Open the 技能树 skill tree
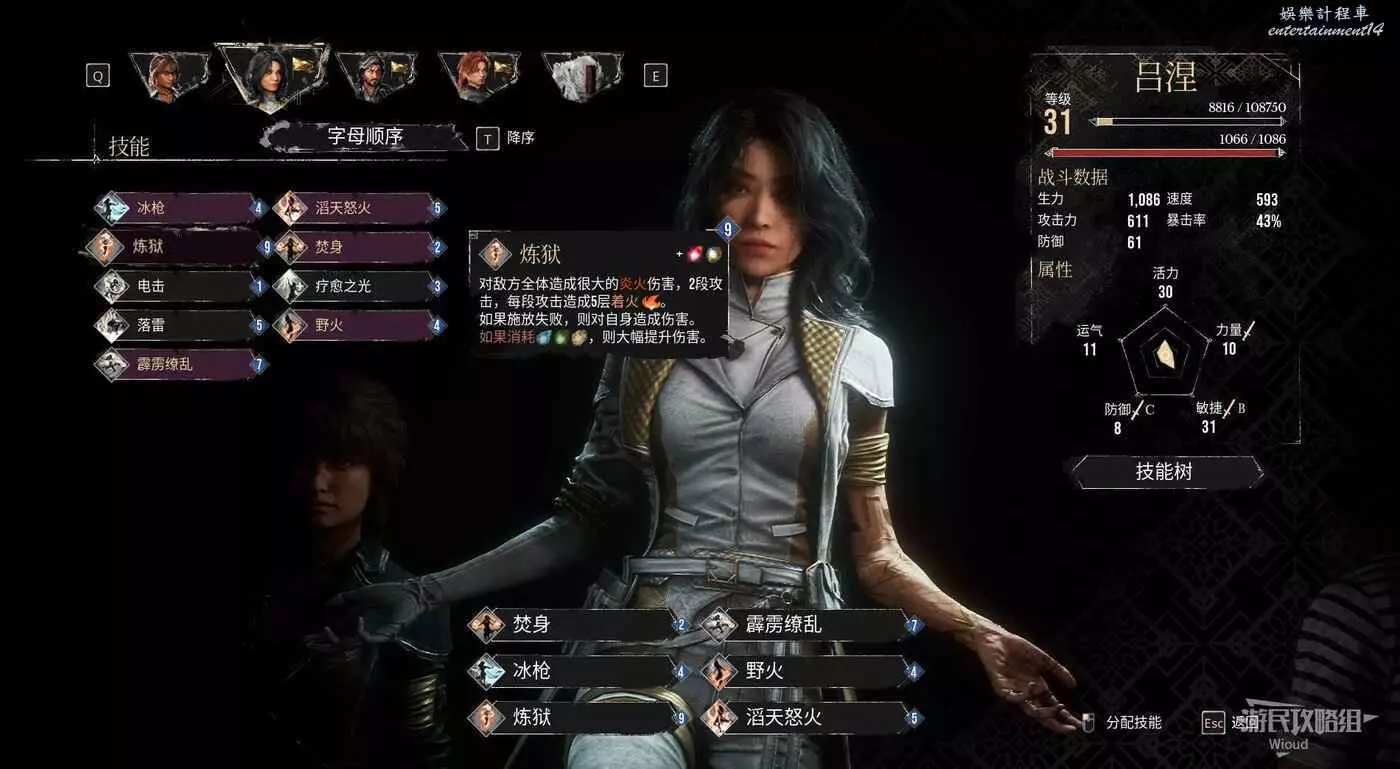Viewport: 1400px width, 769px height. pos(1164,471)
